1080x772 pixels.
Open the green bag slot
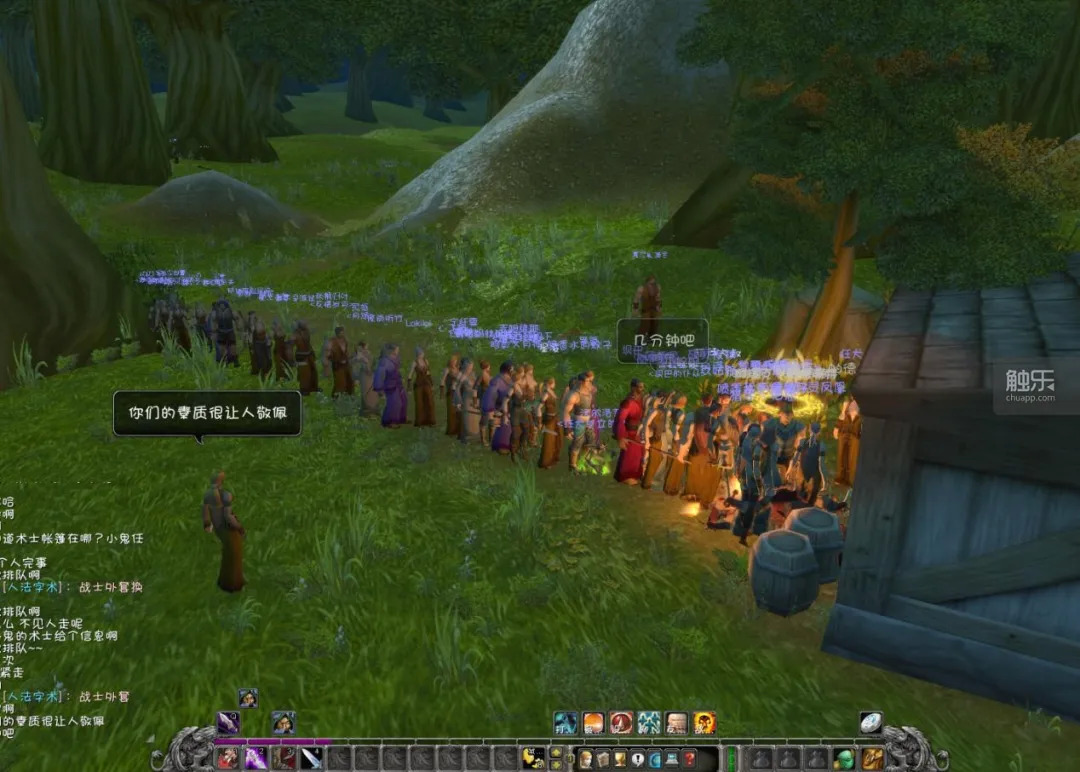point(845,758)
